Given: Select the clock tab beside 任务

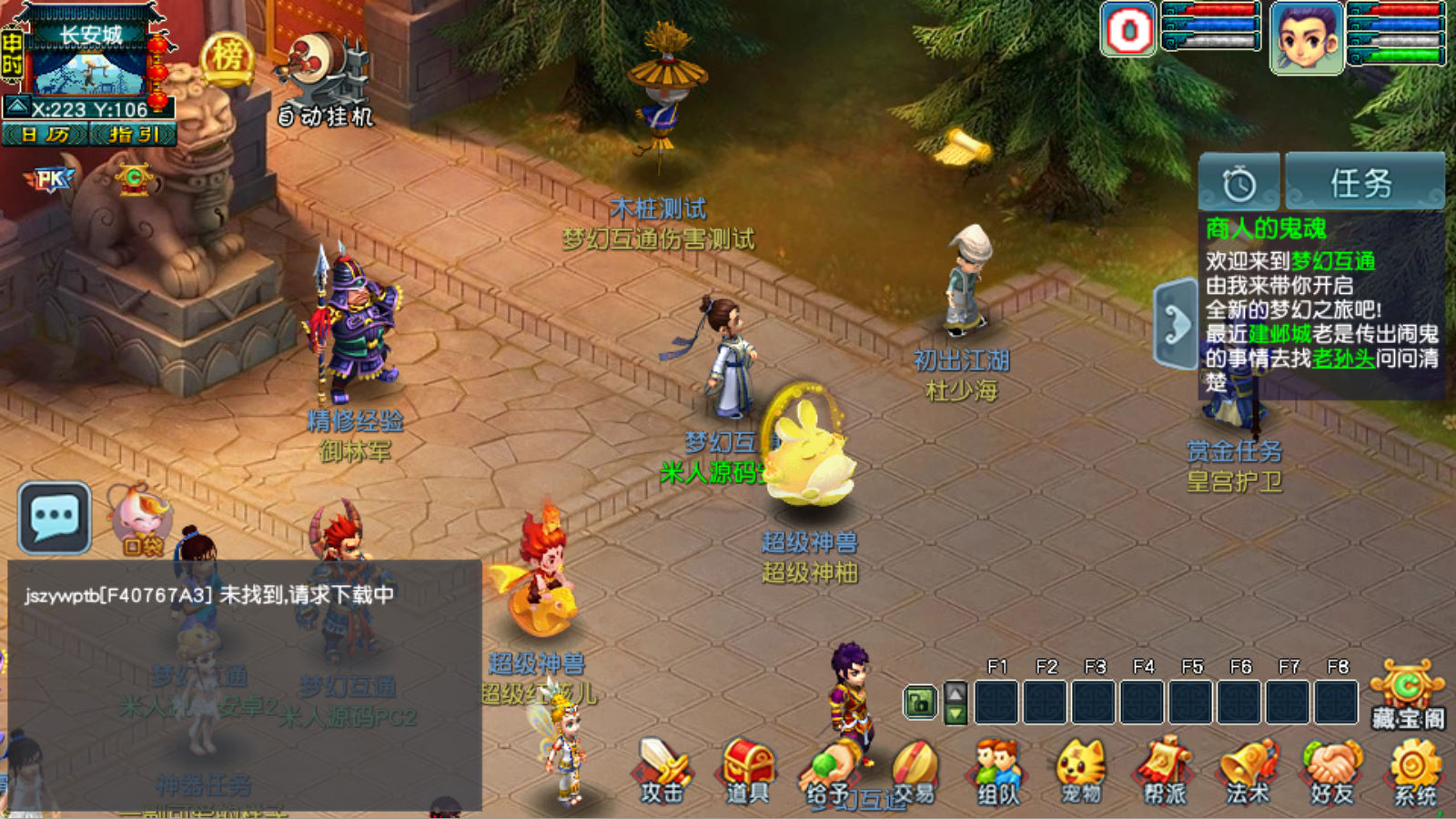Looking at the screenshot, I should tap(1239, 183).
